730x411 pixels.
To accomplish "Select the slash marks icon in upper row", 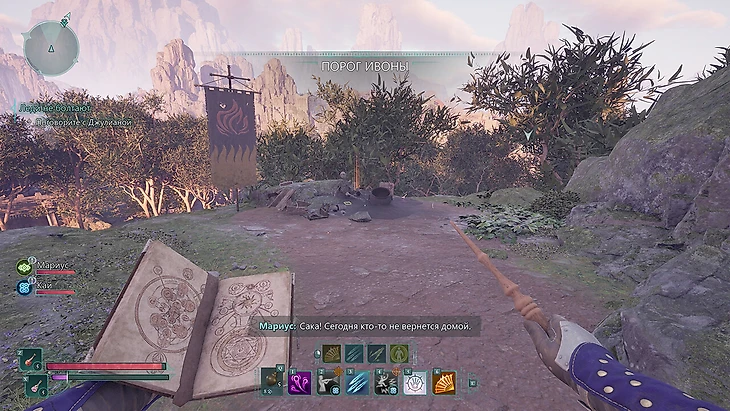I will 354,353.
